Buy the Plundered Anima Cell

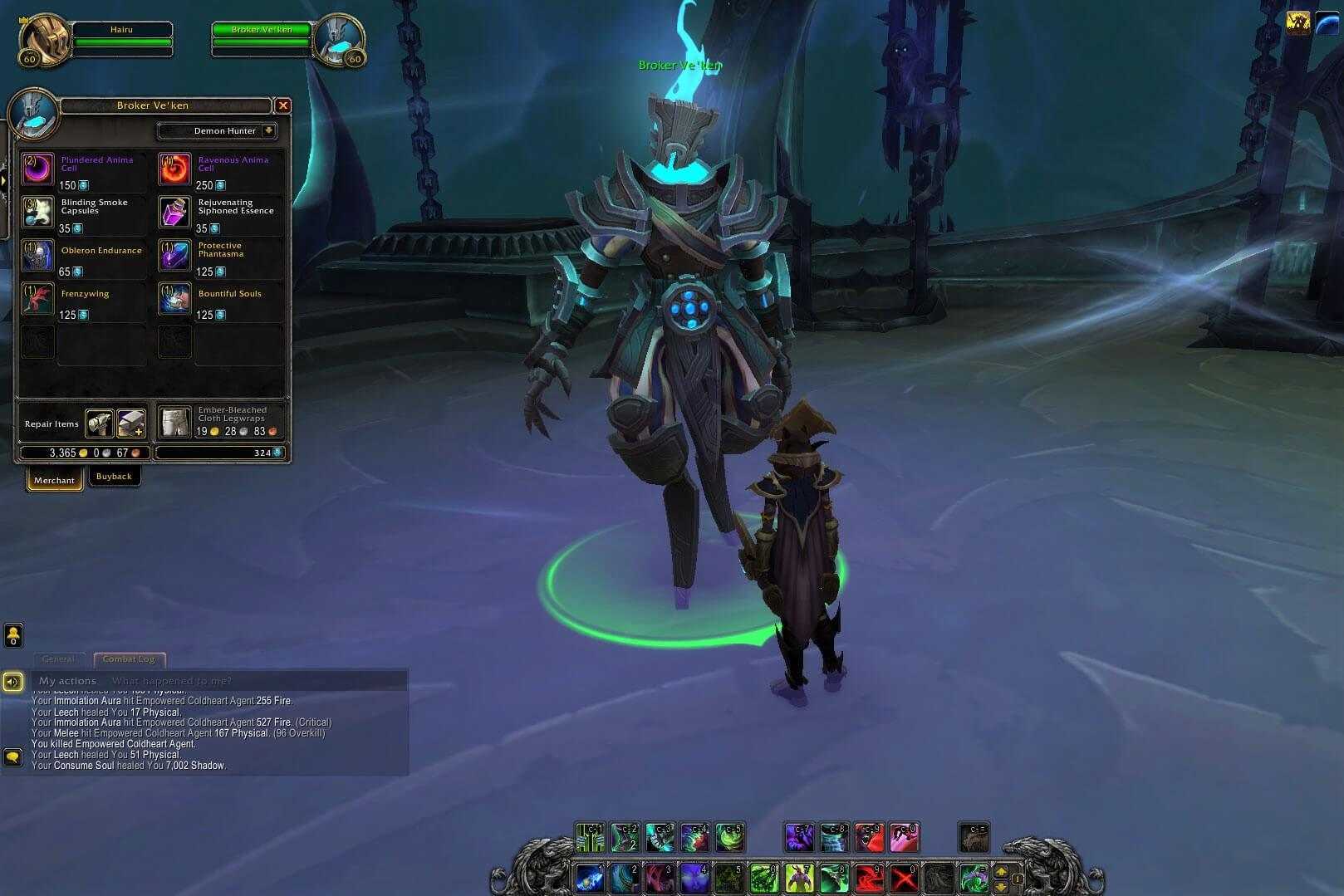point(38,169)
